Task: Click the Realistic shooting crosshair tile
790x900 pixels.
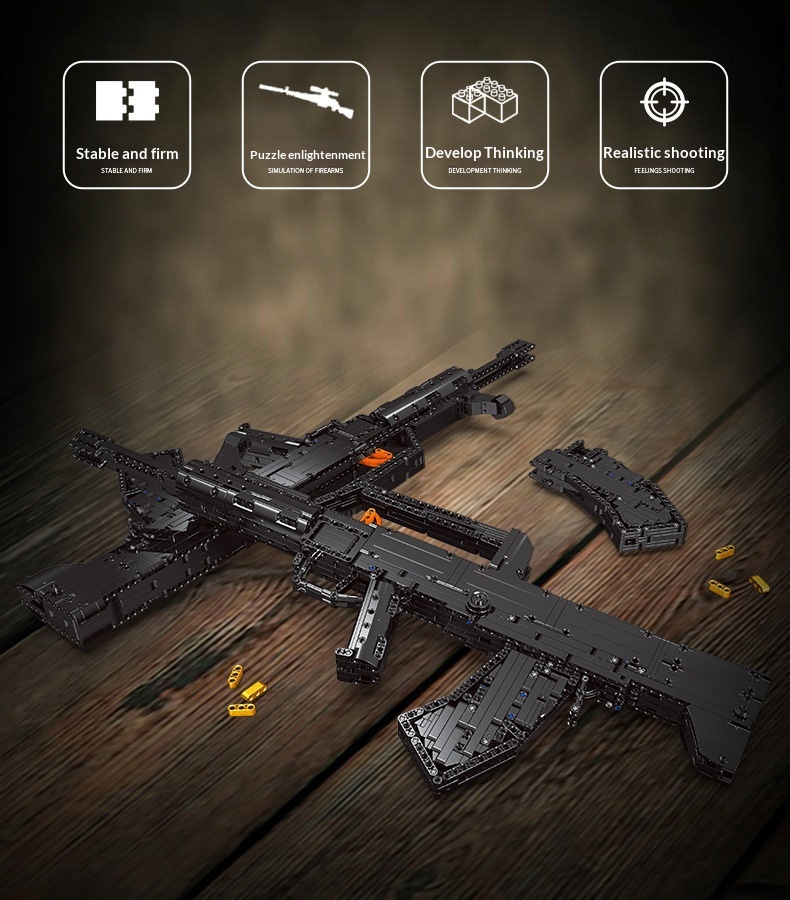Action: pyautogui.click(x=664, y=125)
